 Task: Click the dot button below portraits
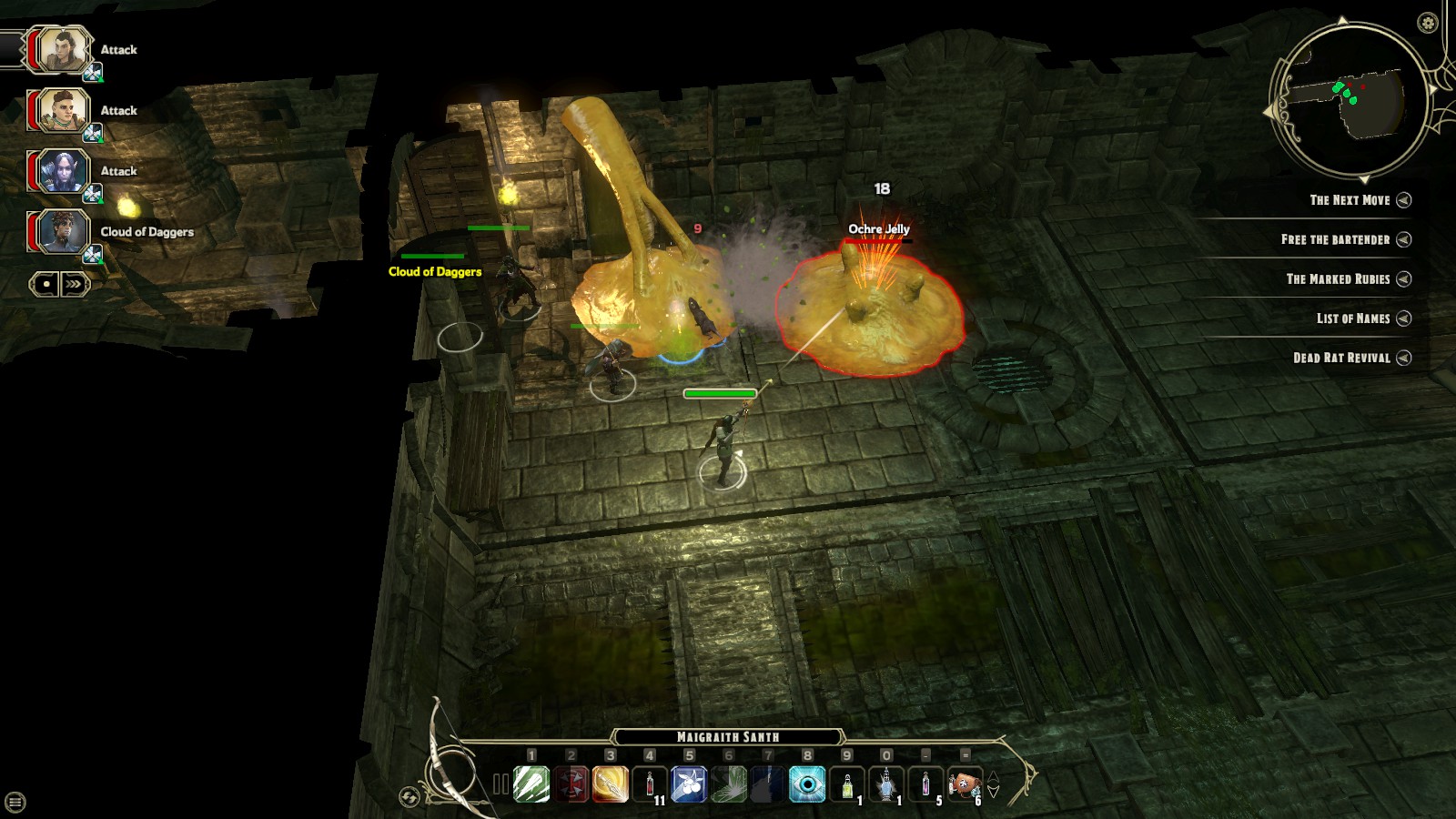(45, 284)
